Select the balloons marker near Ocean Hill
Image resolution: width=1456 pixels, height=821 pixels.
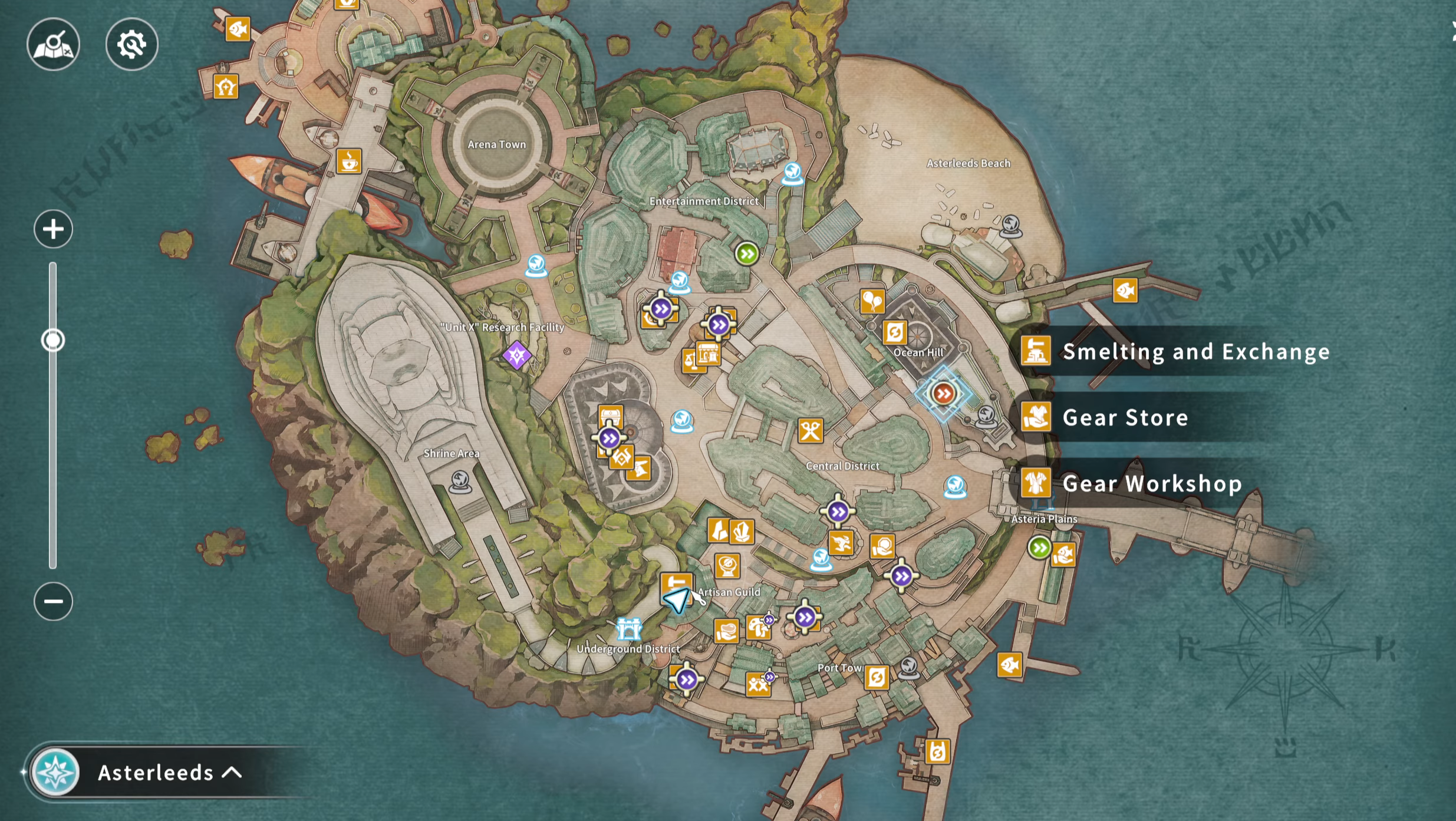(x=872, y=301)
